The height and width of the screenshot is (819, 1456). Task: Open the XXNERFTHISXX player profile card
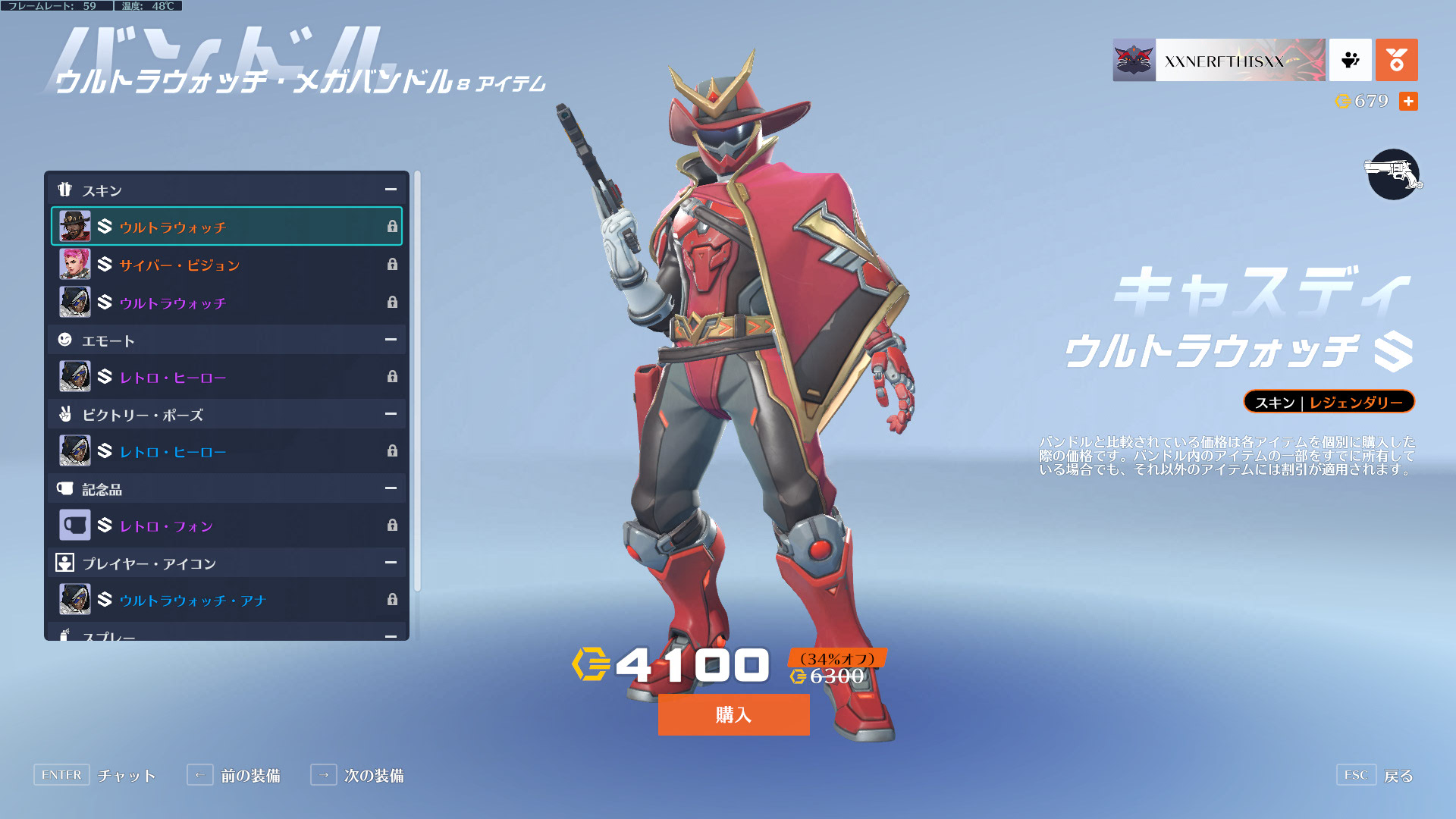point(1219,60)
